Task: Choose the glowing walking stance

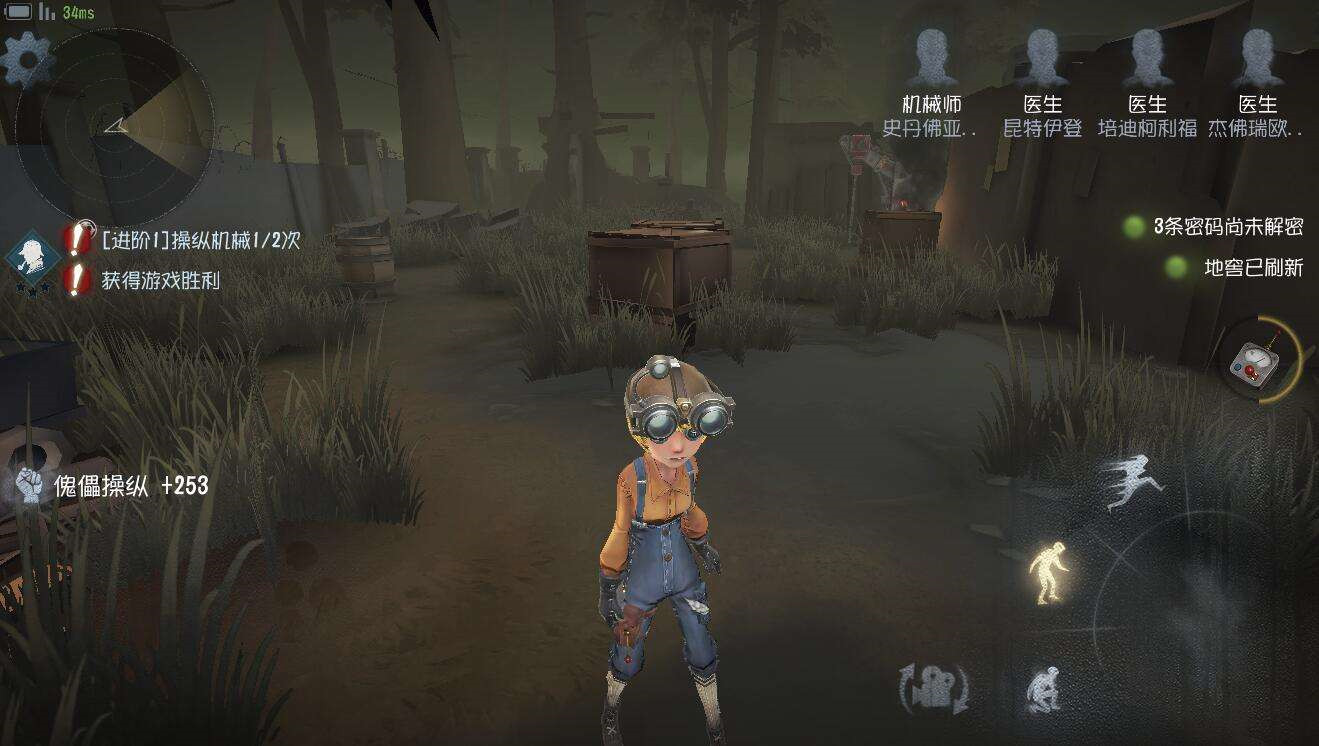Action: pyautogui.click(x=1048, y=572)
